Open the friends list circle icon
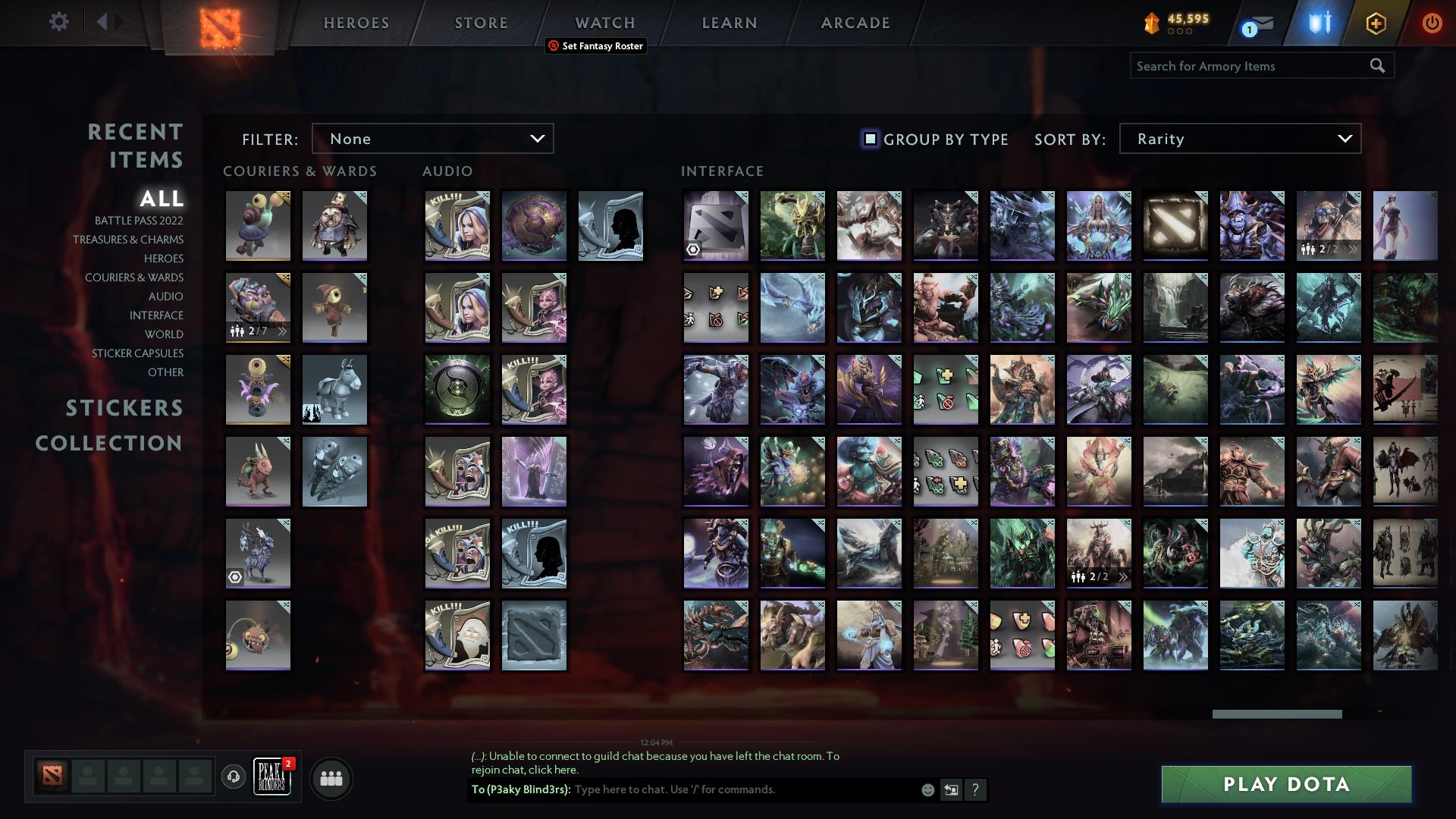 (331, 777)
